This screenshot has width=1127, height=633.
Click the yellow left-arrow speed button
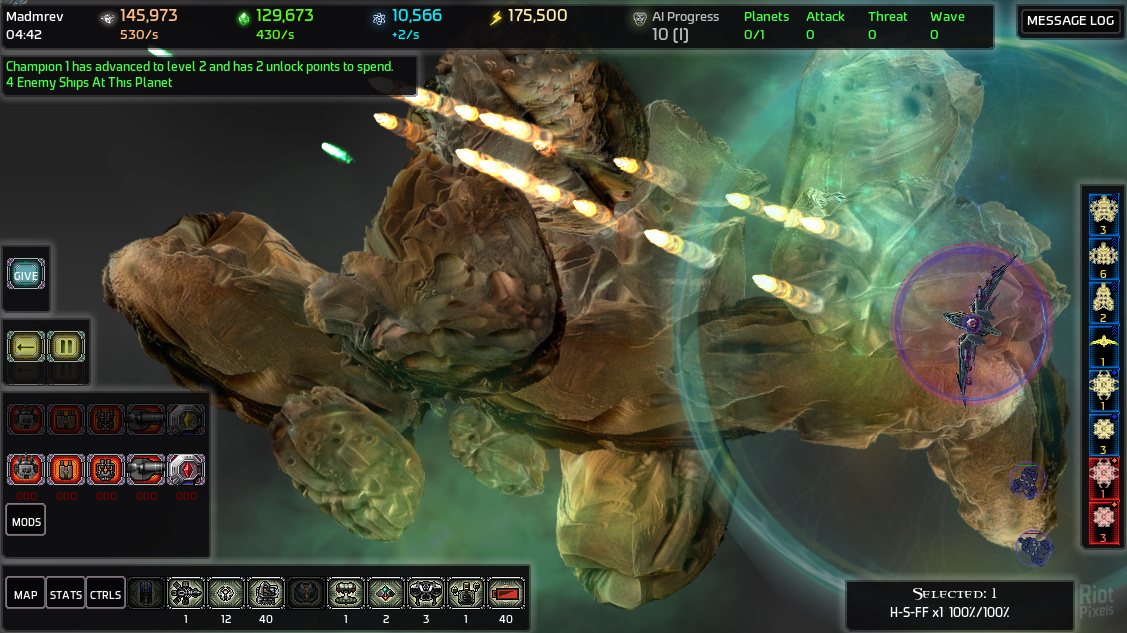pos(26,348)
